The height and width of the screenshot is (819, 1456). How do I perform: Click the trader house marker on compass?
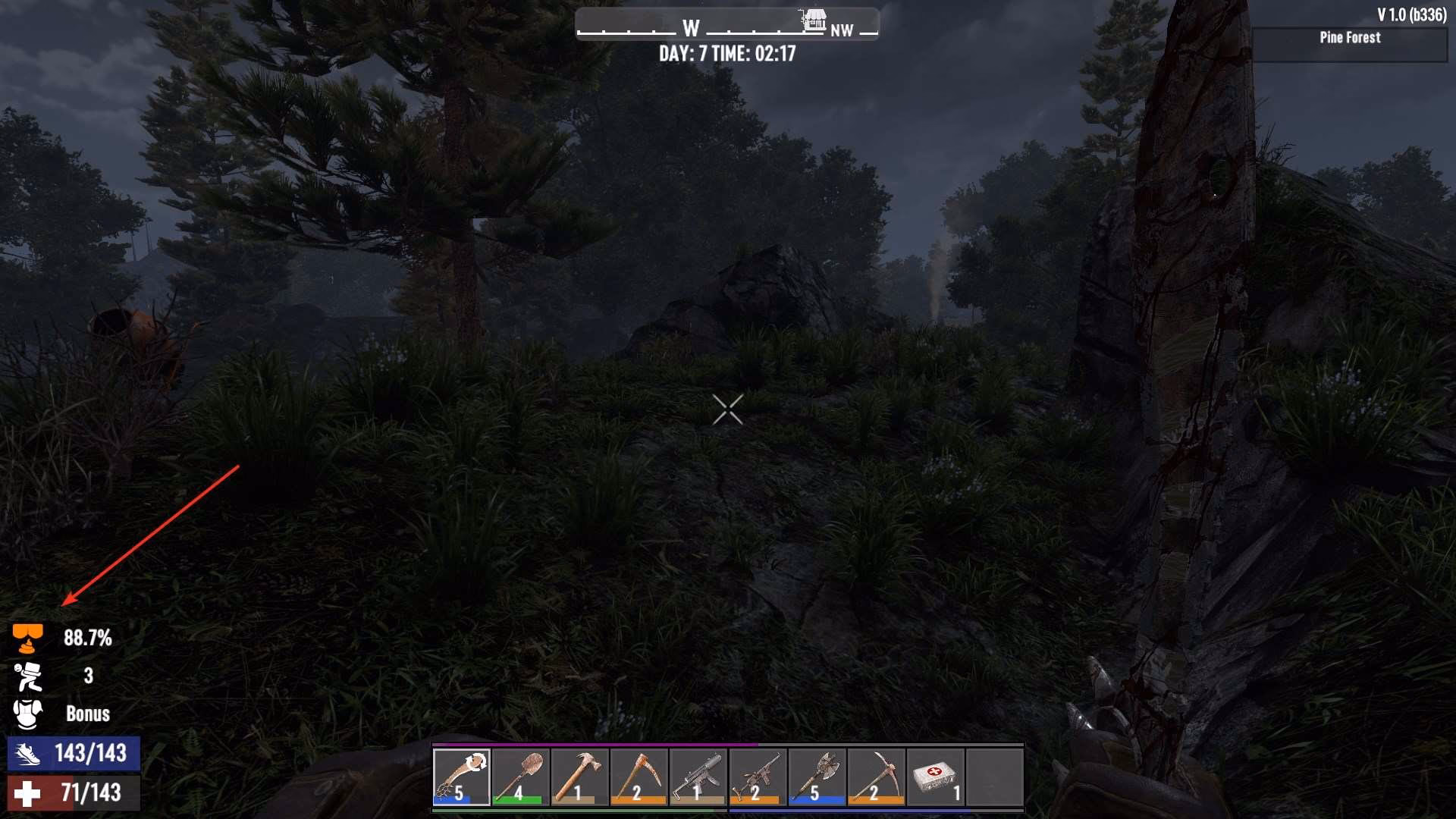(814, 20)
